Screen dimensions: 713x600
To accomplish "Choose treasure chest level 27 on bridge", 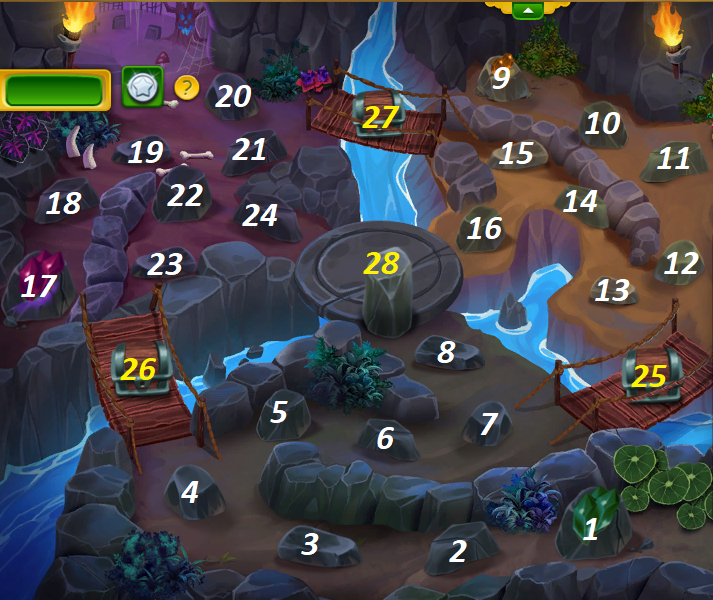I will pos(380,117).
